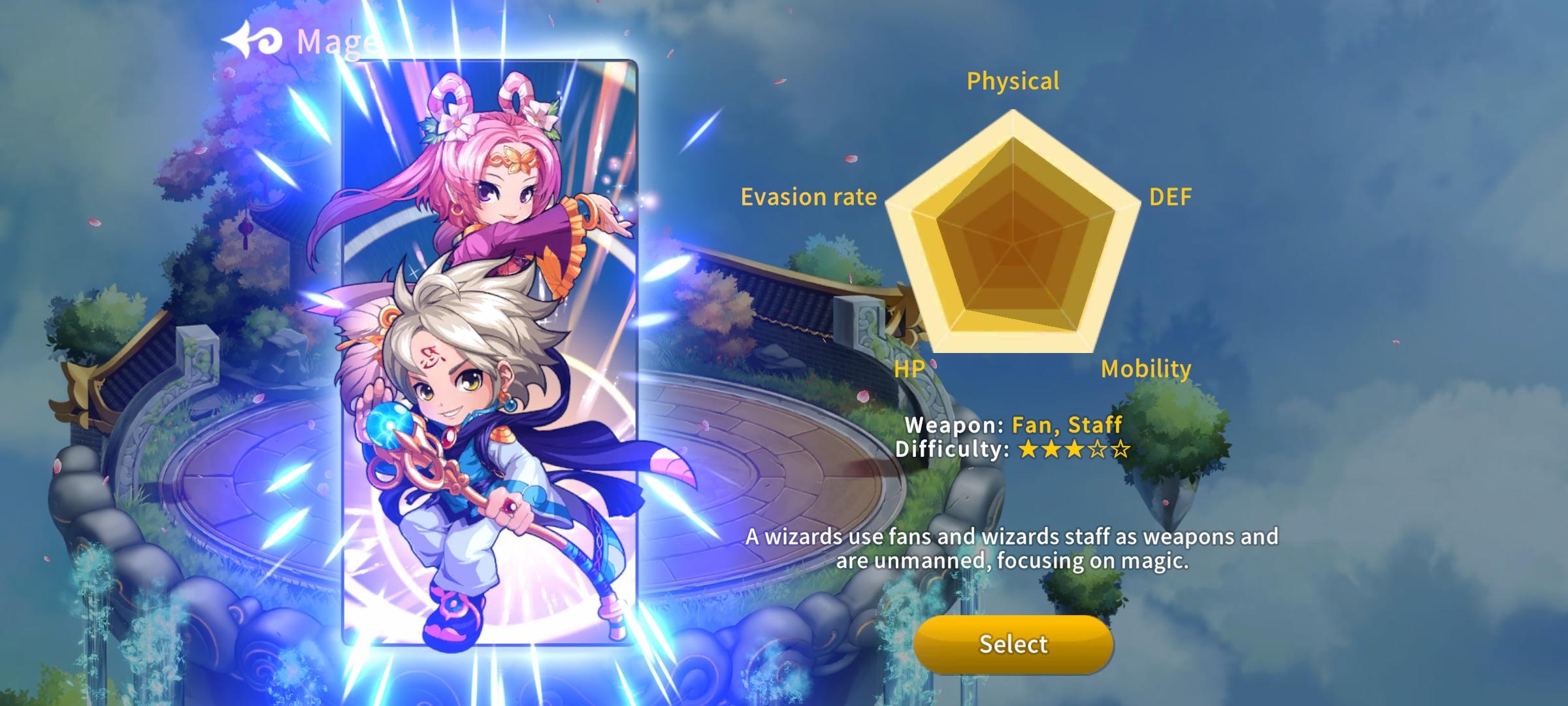Click the Evasion rate stat label
1568x706 pixels.
point(810,197)
